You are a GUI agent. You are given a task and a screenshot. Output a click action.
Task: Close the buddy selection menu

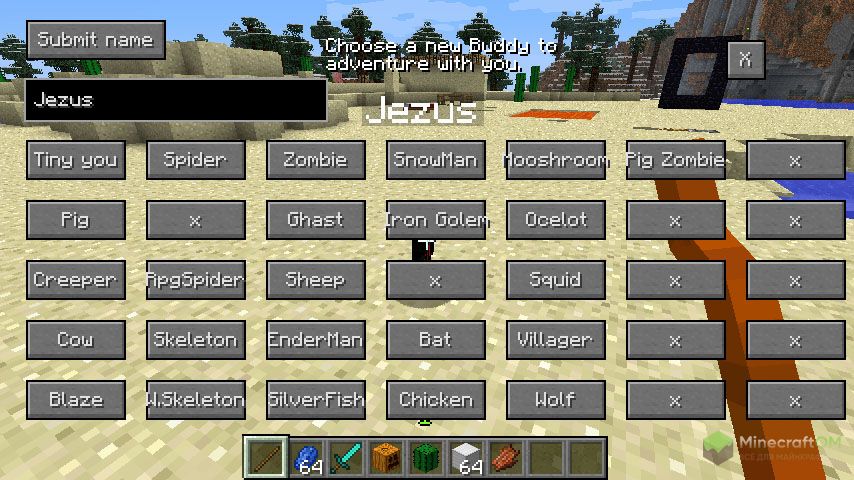coord(745,60)
